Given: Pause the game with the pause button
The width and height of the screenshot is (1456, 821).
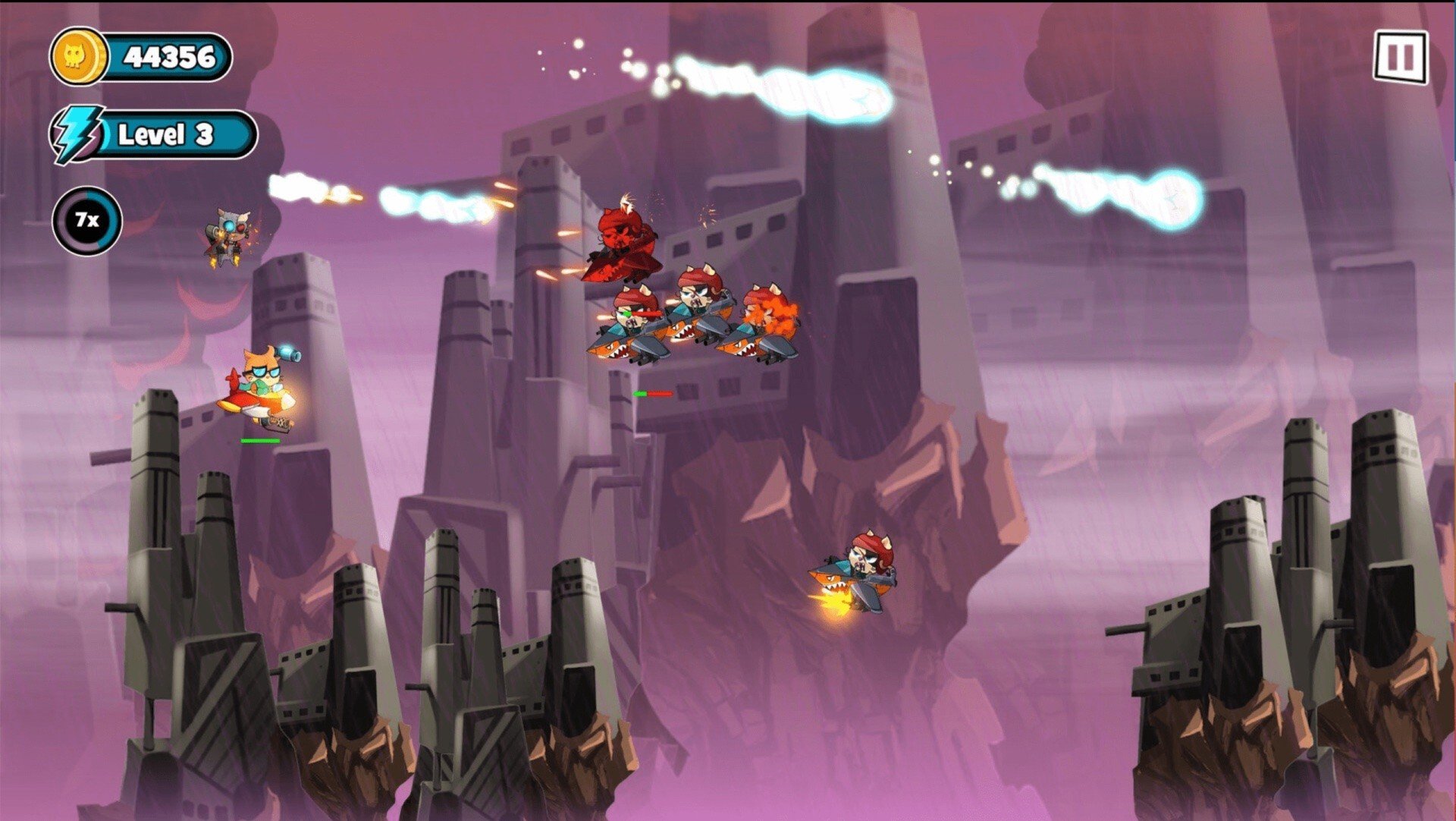Looking at the screenshot, I should (1400, 57).
